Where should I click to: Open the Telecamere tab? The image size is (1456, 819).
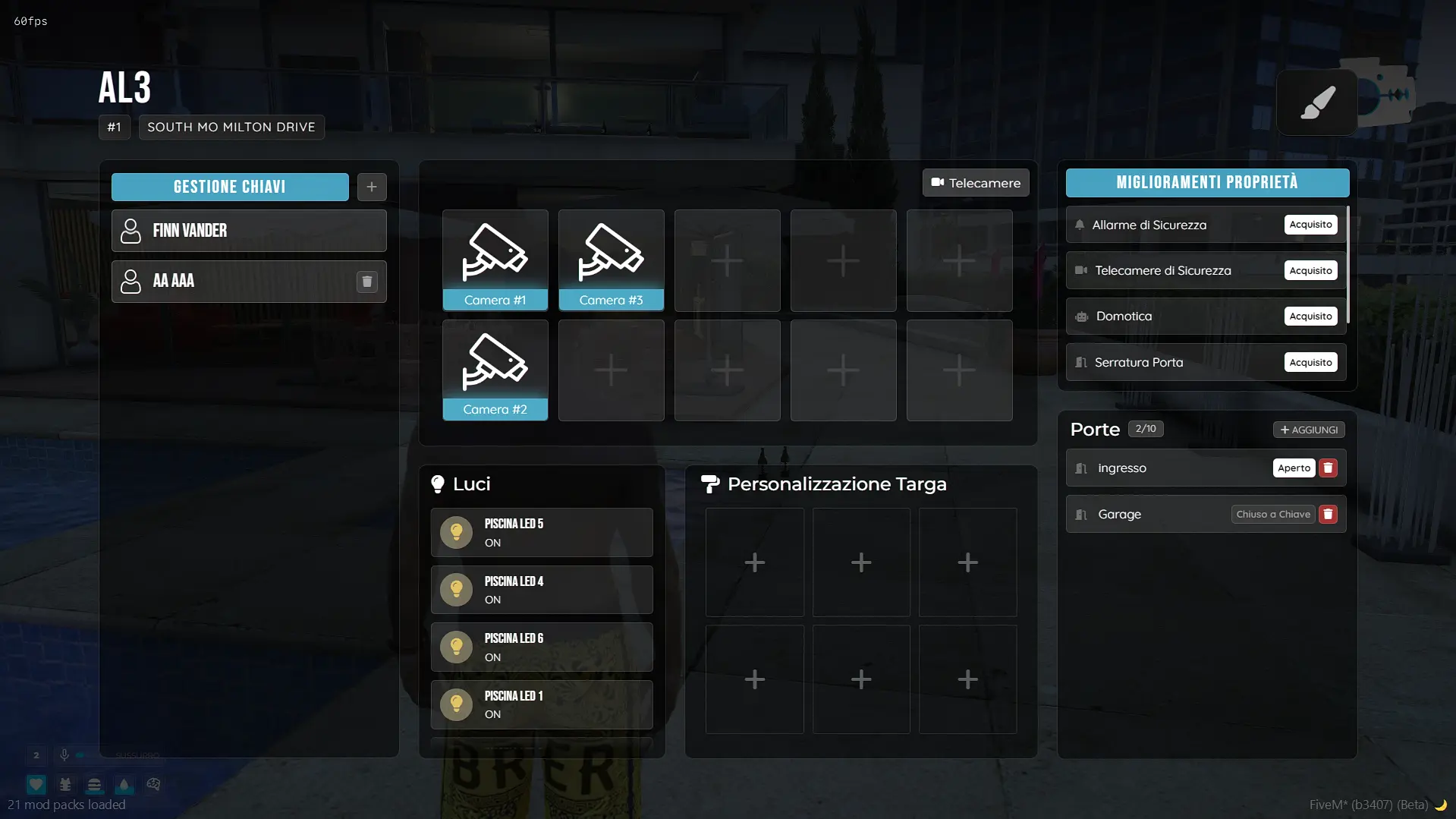tap(976, 183)
